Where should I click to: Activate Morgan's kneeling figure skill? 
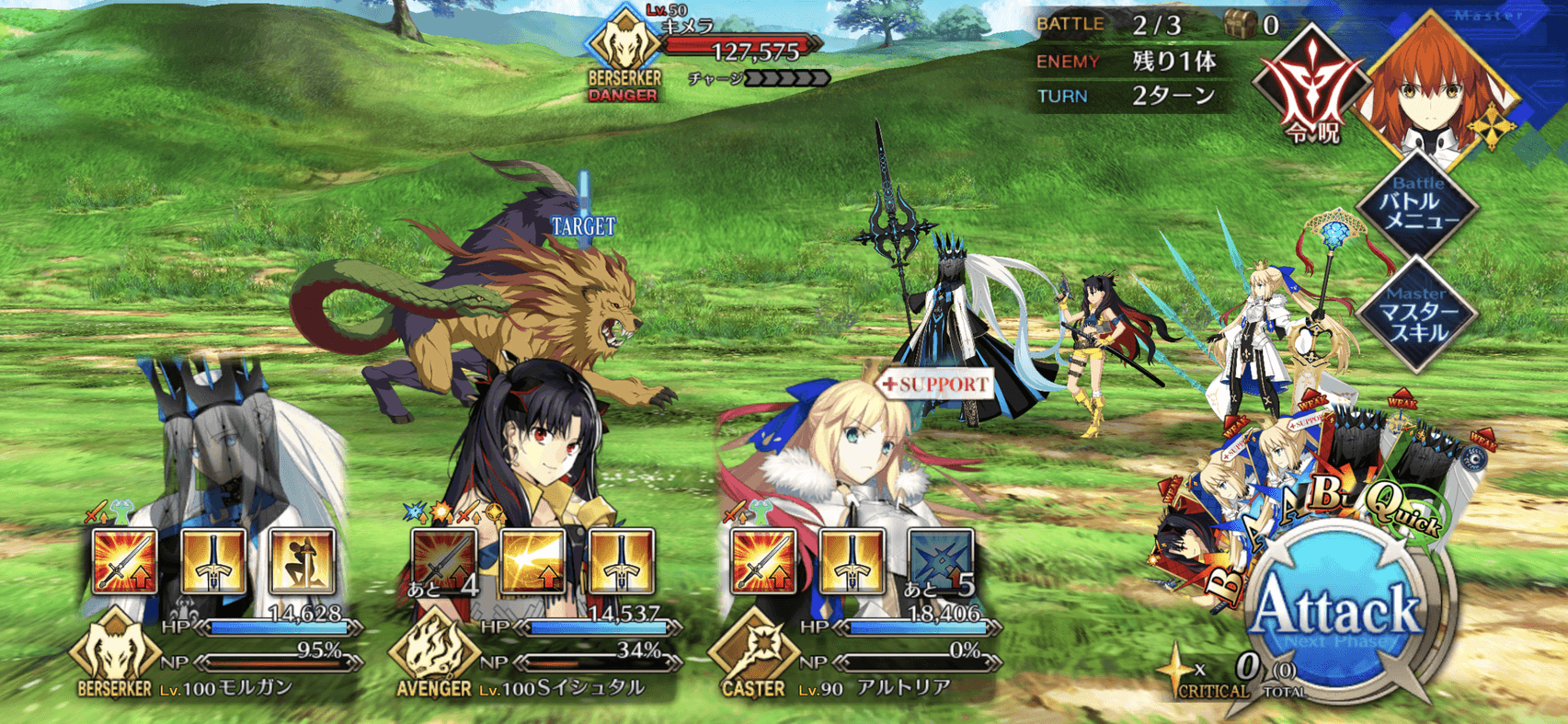point(302,561)
